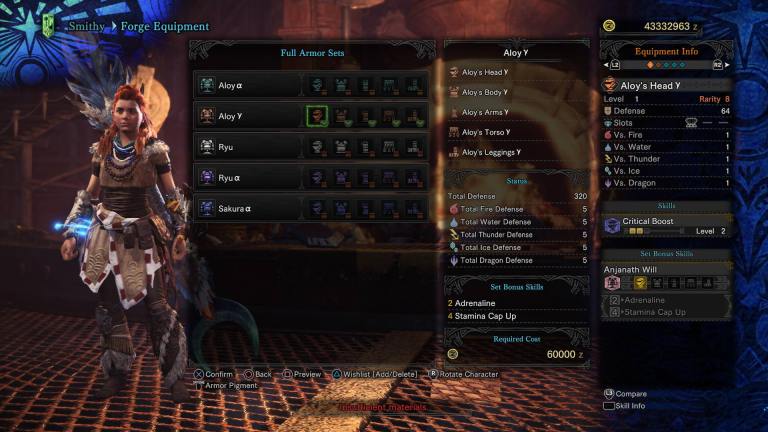This screenshot has width=768, height=432.
Task: Select the Sakura α armor set
Action: point(248,208)
